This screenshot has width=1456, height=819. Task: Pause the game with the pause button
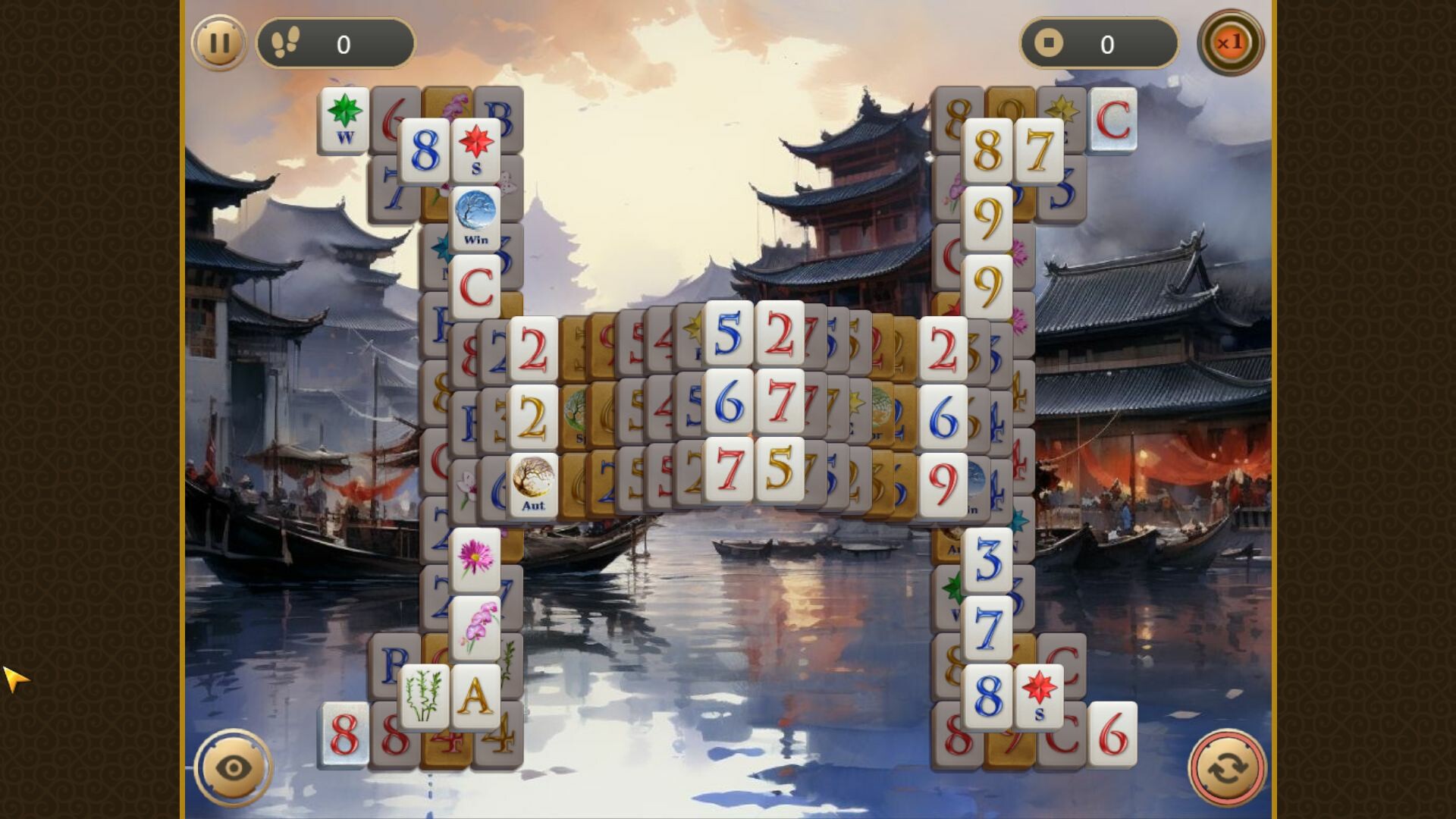point(219,43)
